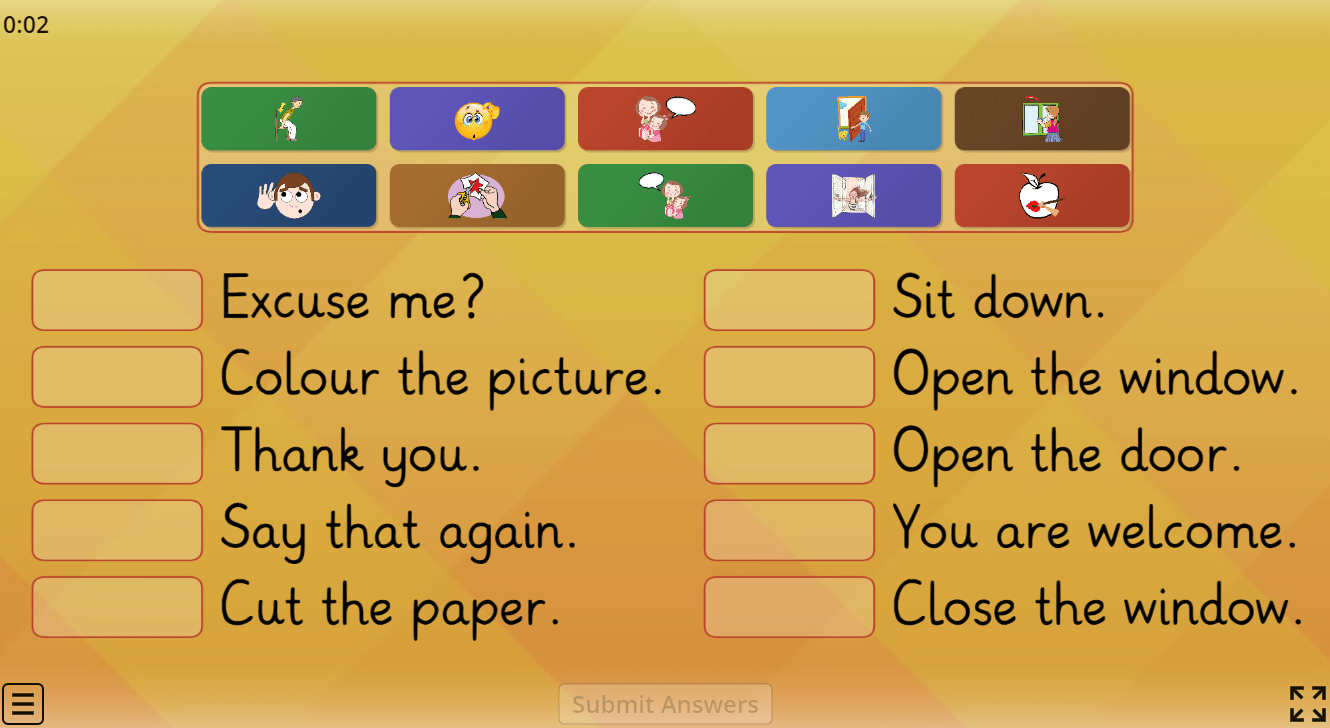Select the answer box beside Open the door

point(789,453)
